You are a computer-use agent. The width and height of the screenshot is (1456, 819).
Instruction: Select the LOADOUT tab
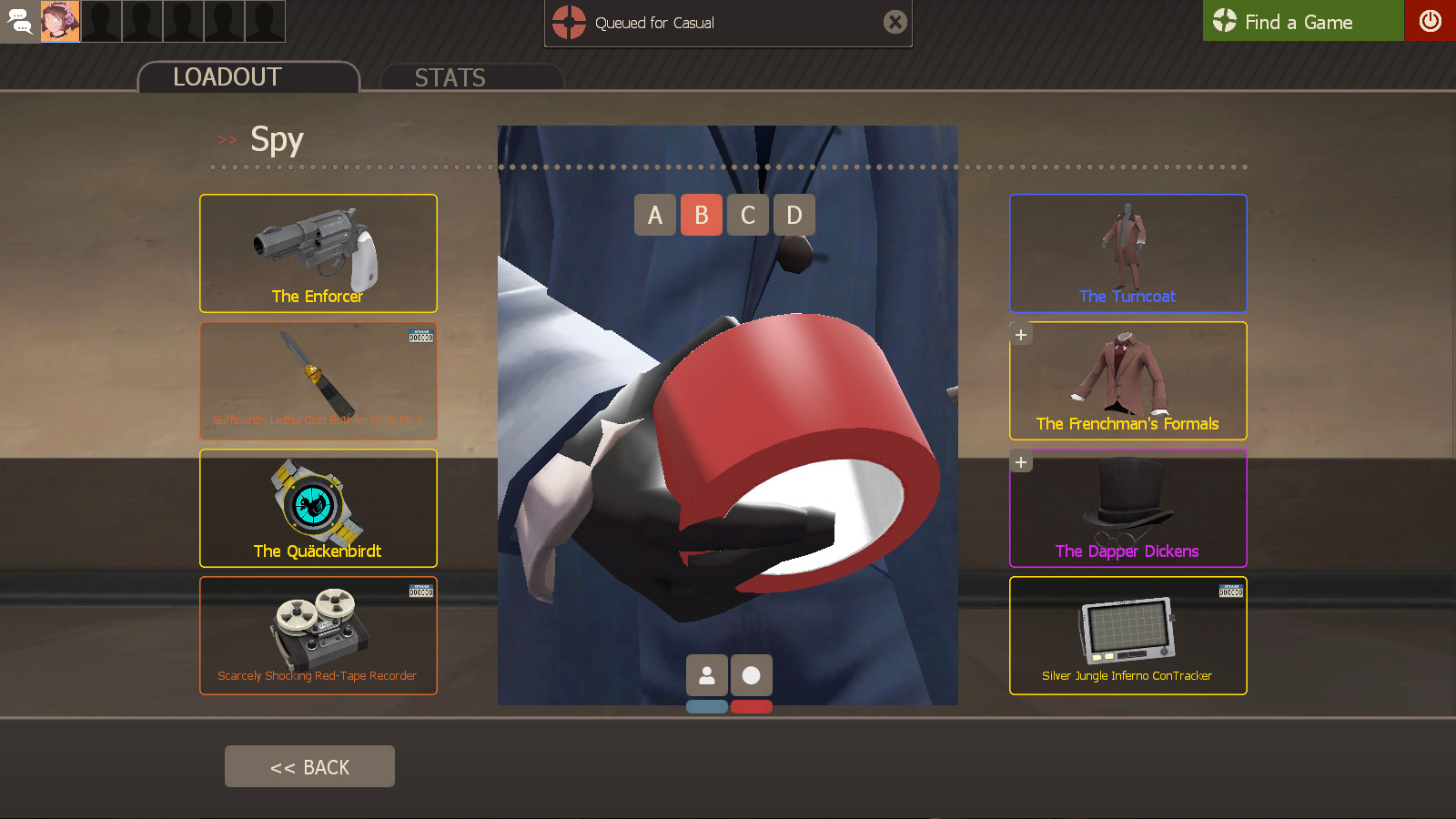click(226, 77)
